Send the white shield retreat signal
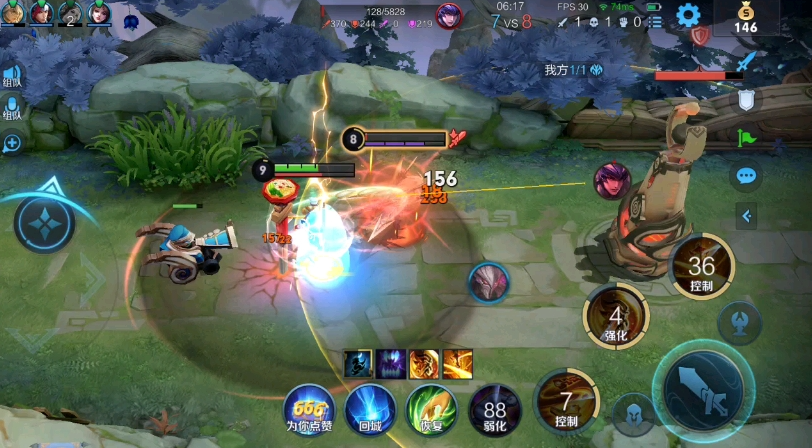The image size is (812, 448). click(x=746, y=99)
